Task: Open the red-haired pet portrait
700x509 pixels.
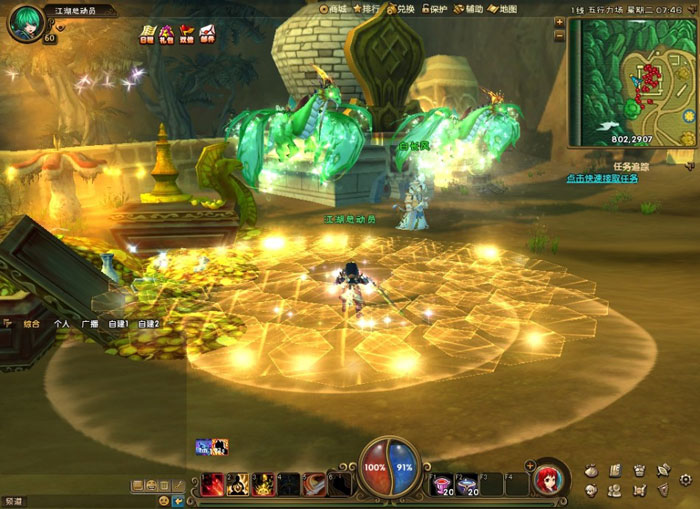Action: [547, 480]
